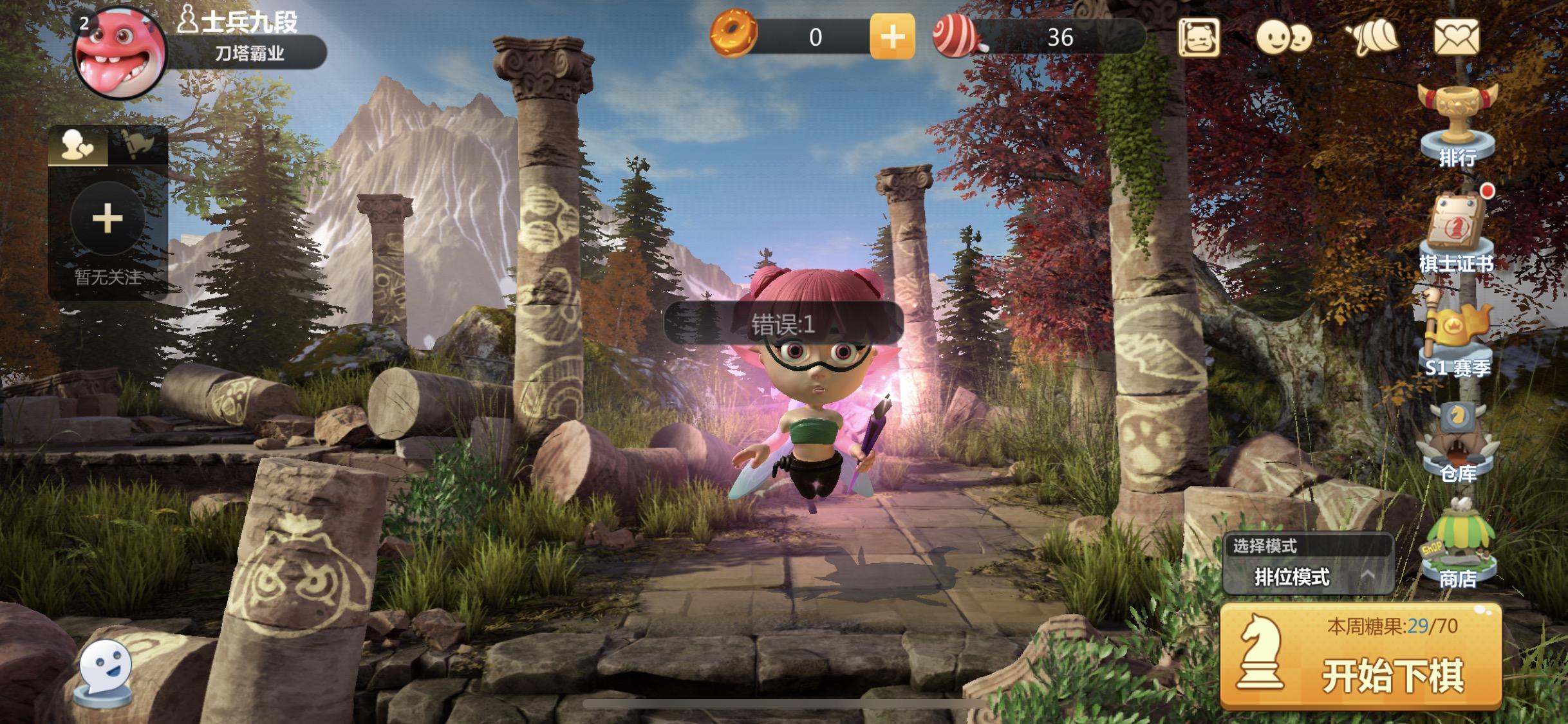Open 棋士证书 certificate menu
The width and height of the screenshot is (1568, 724).
click(x=1457, y=233)
